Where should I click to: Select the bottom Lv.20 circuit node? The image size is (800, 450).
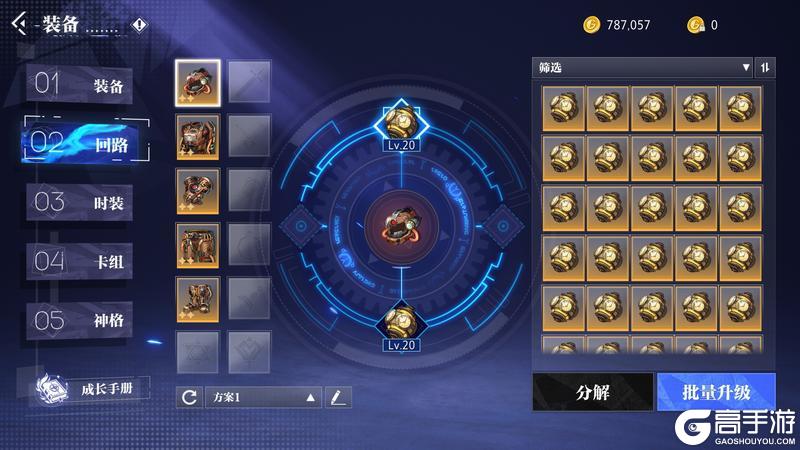point(399,322)
